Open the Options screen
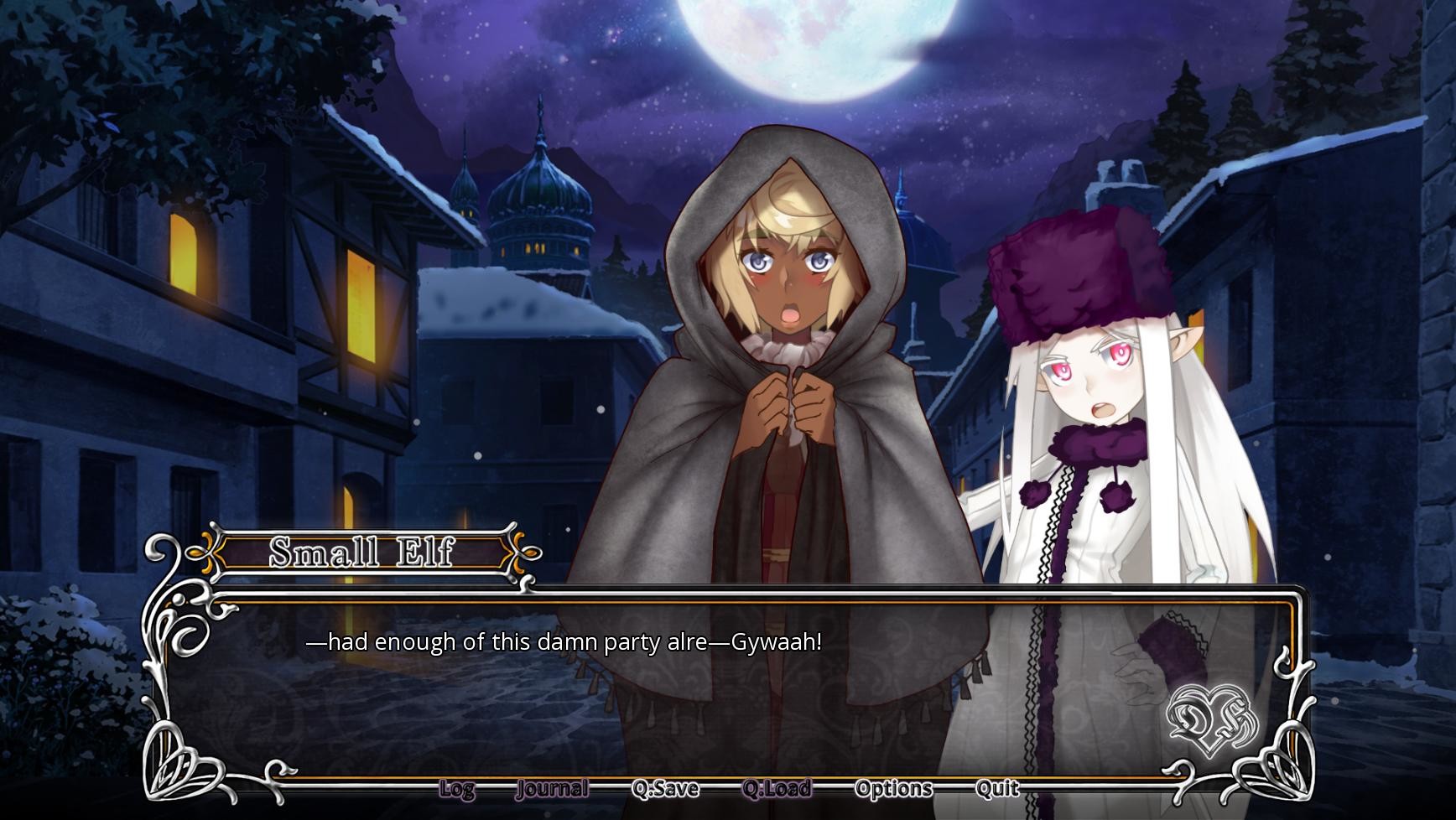1456x820 pixels. coord(892,789)
